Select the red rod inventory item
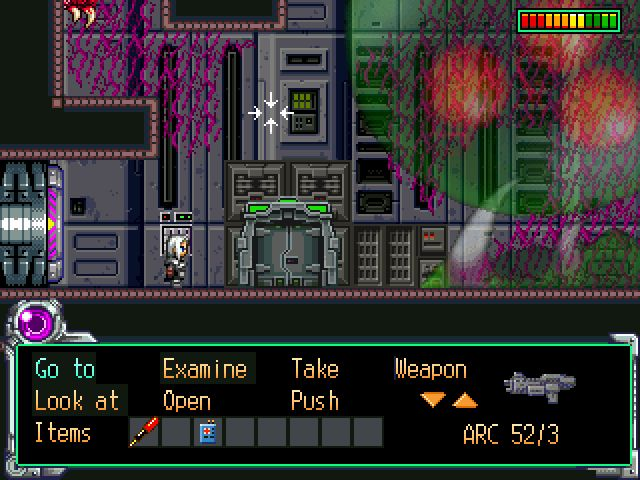The height and width of the screenshot is (480, 640). pos(145,433)
